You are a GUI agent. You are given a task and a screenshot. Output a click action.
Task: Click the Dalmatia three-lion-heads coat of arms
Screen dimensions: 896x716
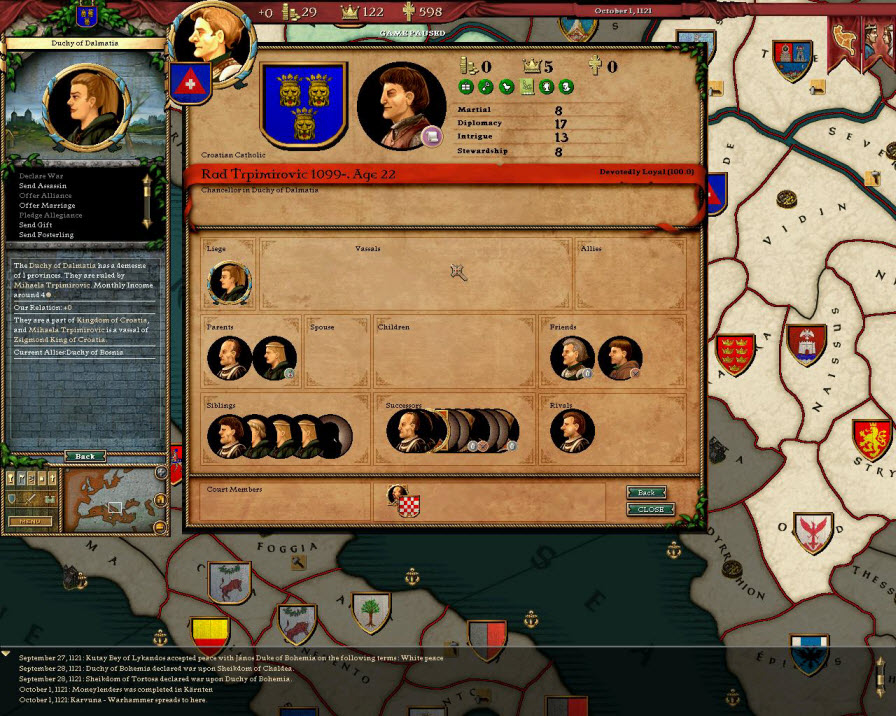click(x=303, y=106)
